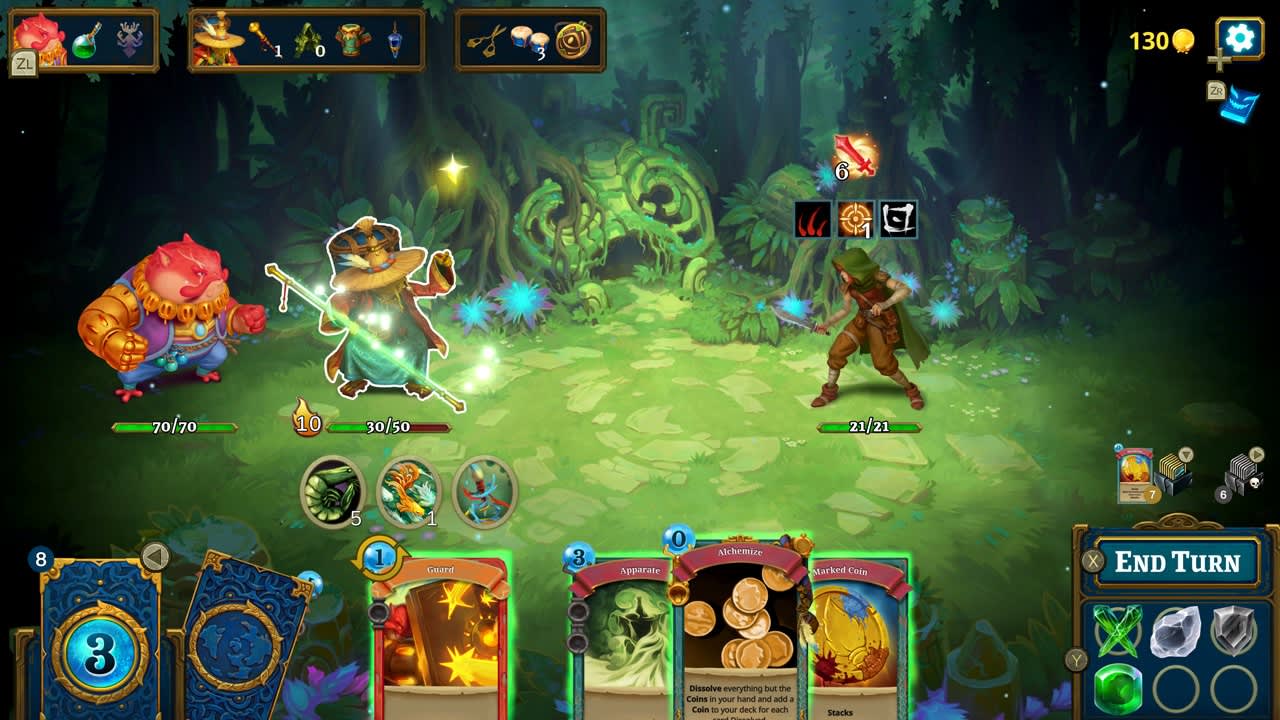End the current turn
Image resolution: width=1280 pixels, height=720 pixels.
pyautogui.click(x=1177, y=562)
